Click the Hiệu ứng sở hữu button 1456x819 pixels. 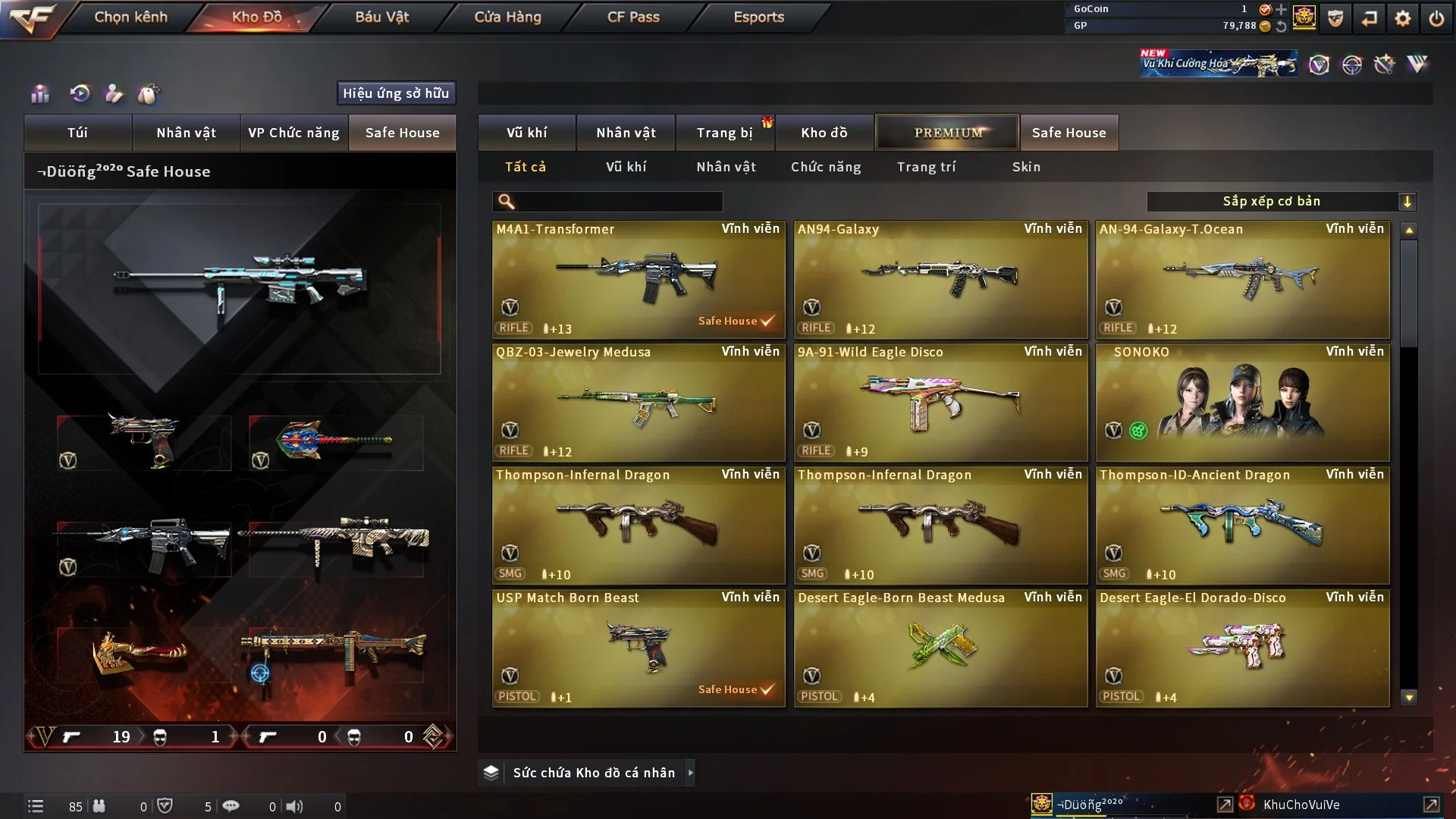tap(396, 93)
